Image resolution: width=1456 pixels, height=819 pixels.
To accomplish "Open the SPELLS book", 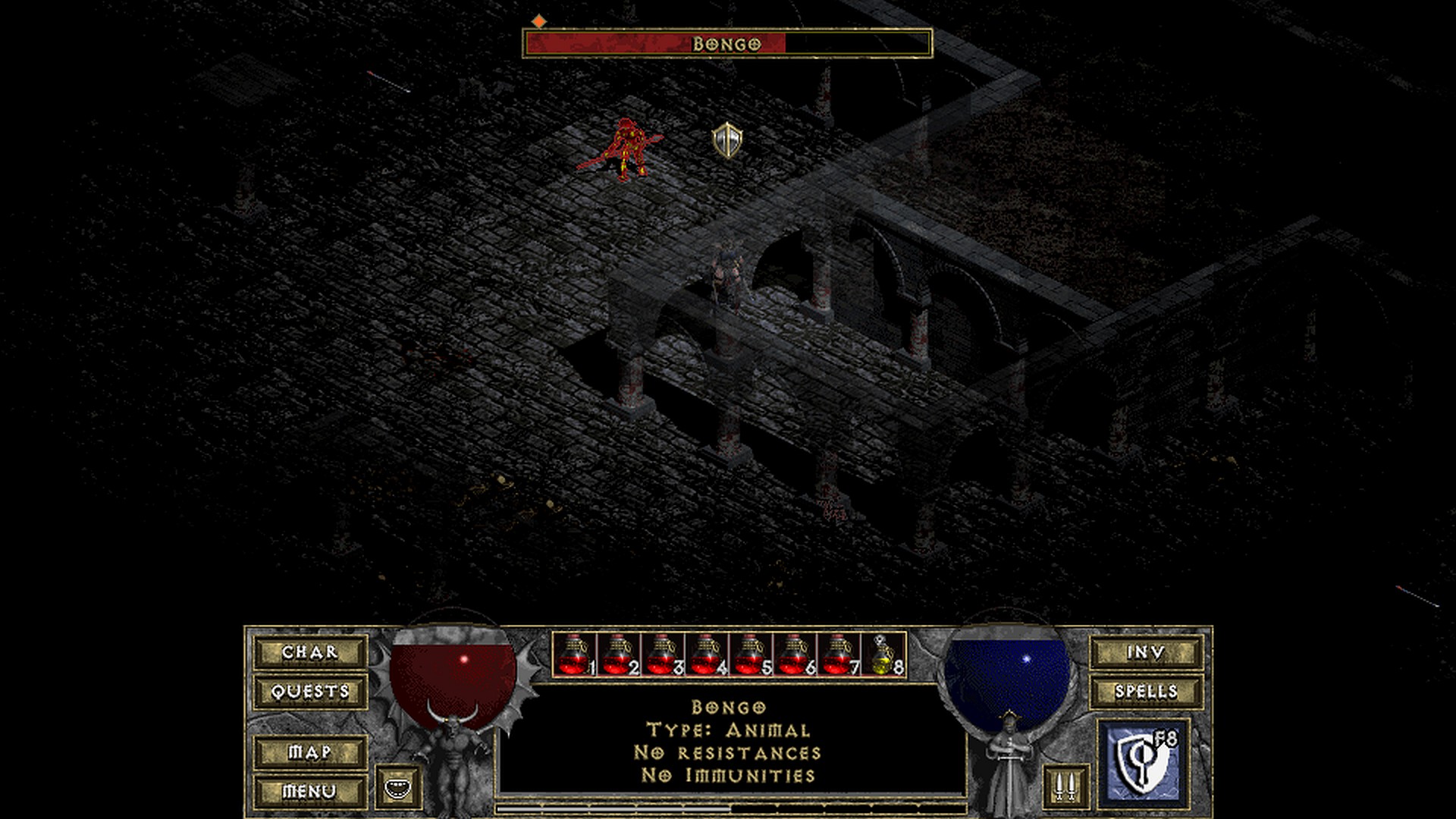I will point(1146,692).
